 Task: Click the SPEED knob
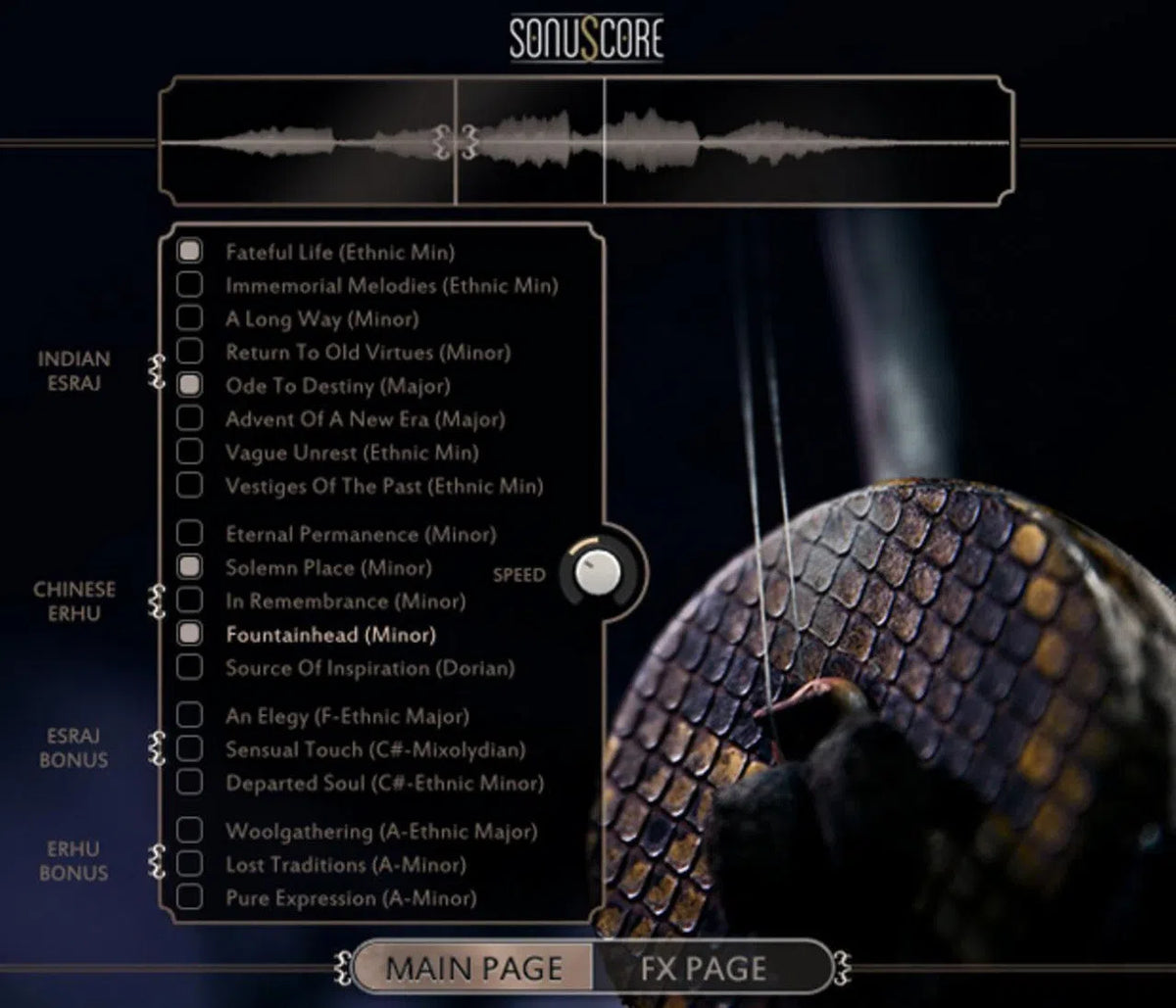point(597,573)
